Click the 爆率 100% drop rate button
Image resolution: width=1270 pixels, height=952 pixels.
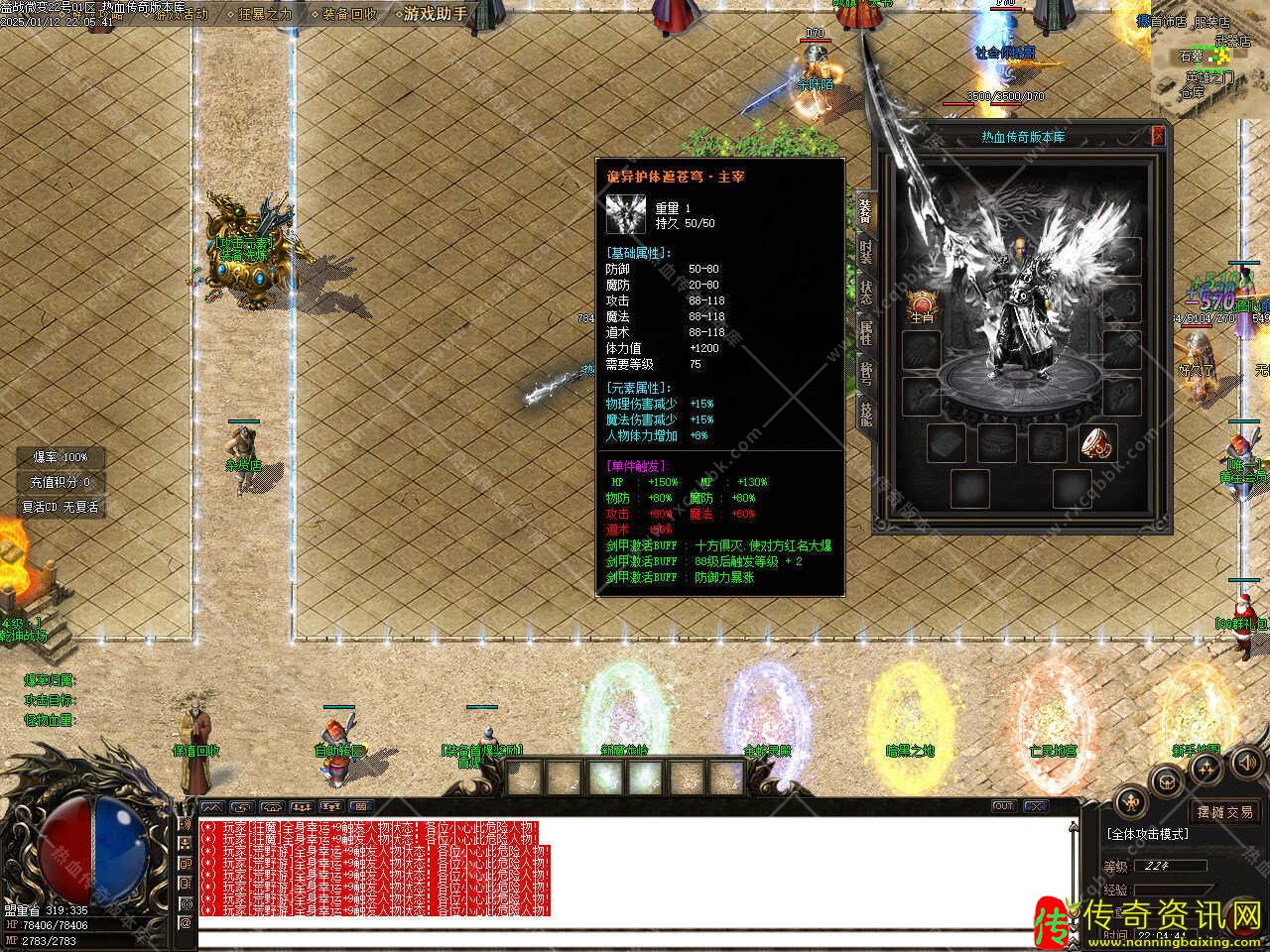tap(61, 457)
